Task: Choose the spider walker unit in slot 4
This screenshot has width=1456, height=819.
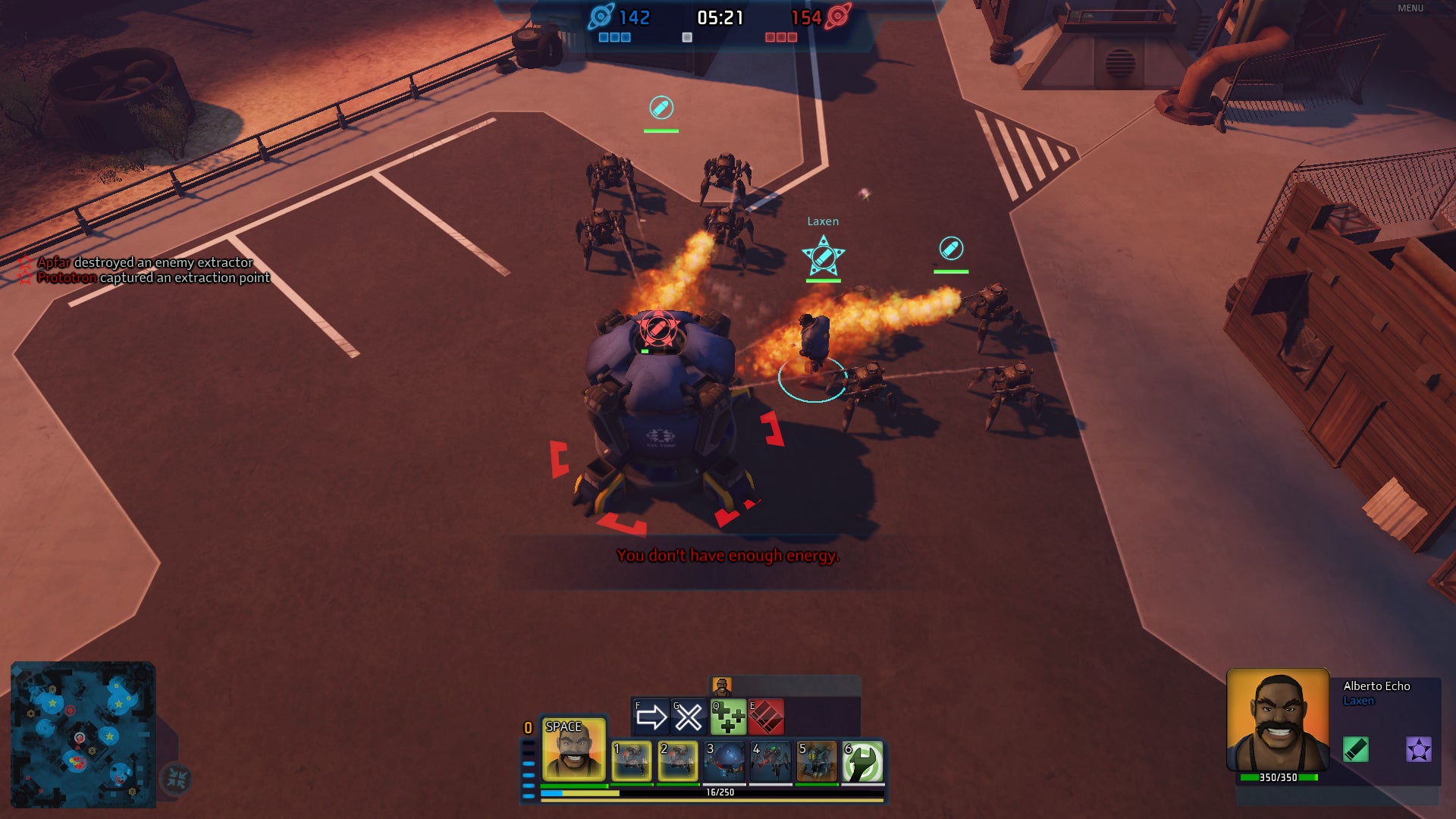Action: (x=770, y=761)
